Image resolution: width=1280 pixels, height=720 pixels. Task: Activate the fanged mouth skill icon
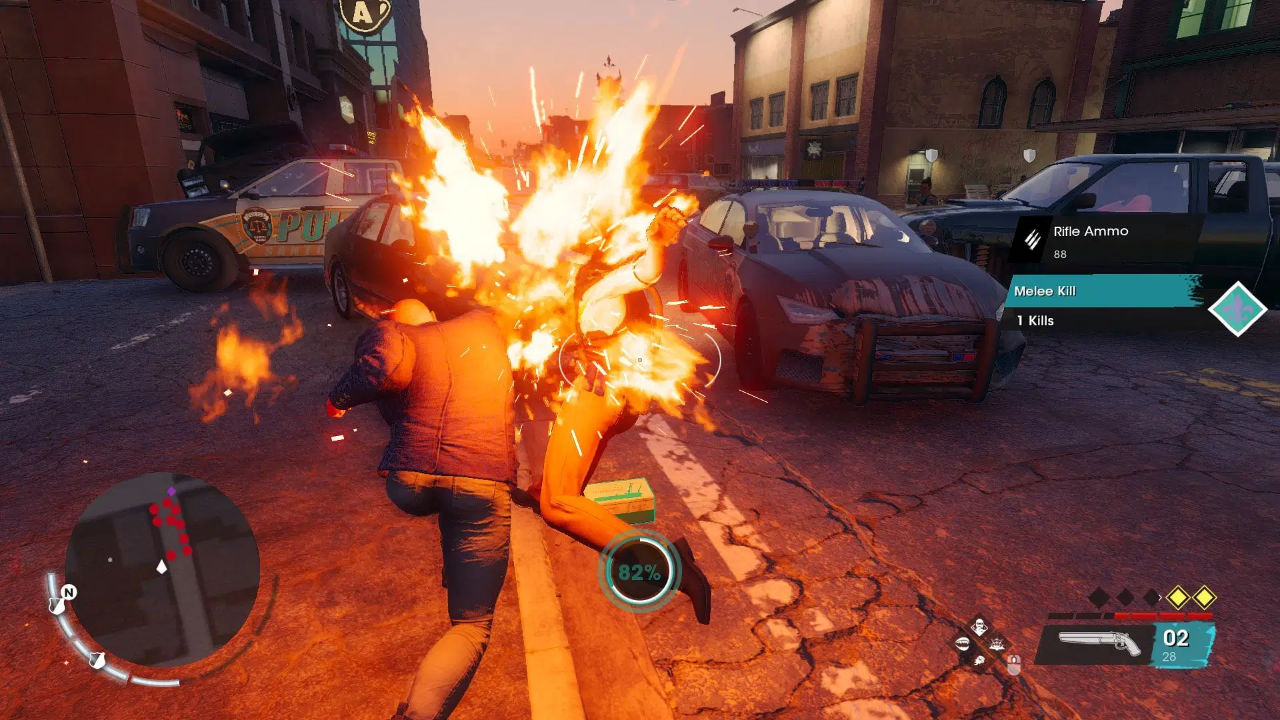point(963,645)
